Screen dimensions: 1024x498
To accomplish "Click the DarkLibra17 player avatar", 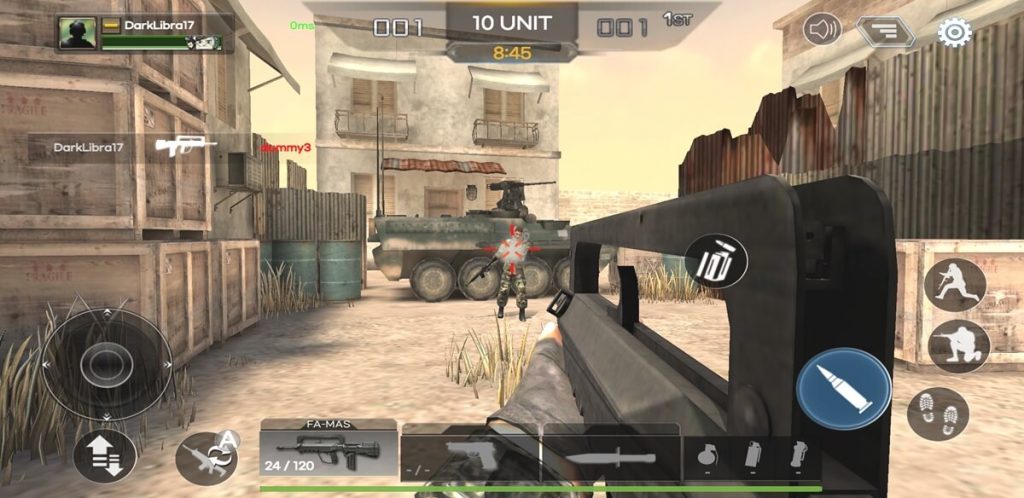I will click(77, 33).
